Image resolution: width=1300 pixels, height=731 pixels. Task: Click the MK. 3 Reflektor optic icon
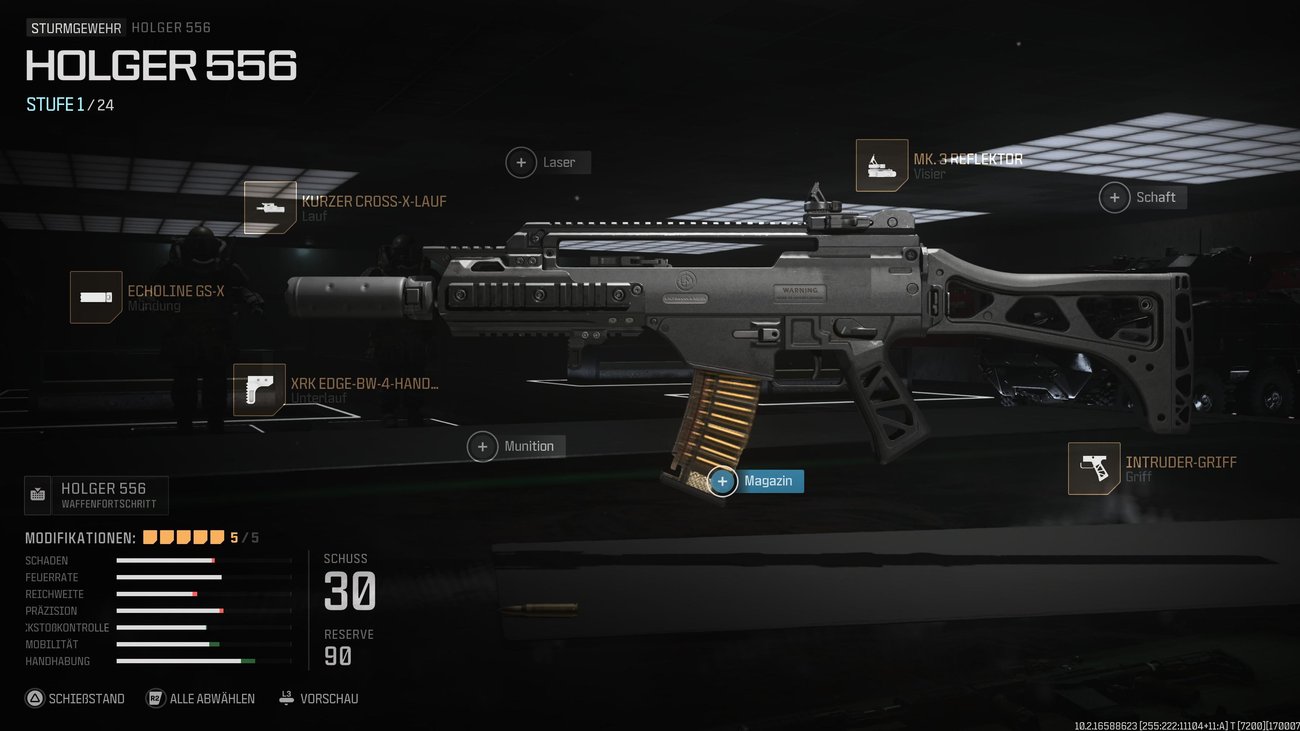(x=881, y=164)
